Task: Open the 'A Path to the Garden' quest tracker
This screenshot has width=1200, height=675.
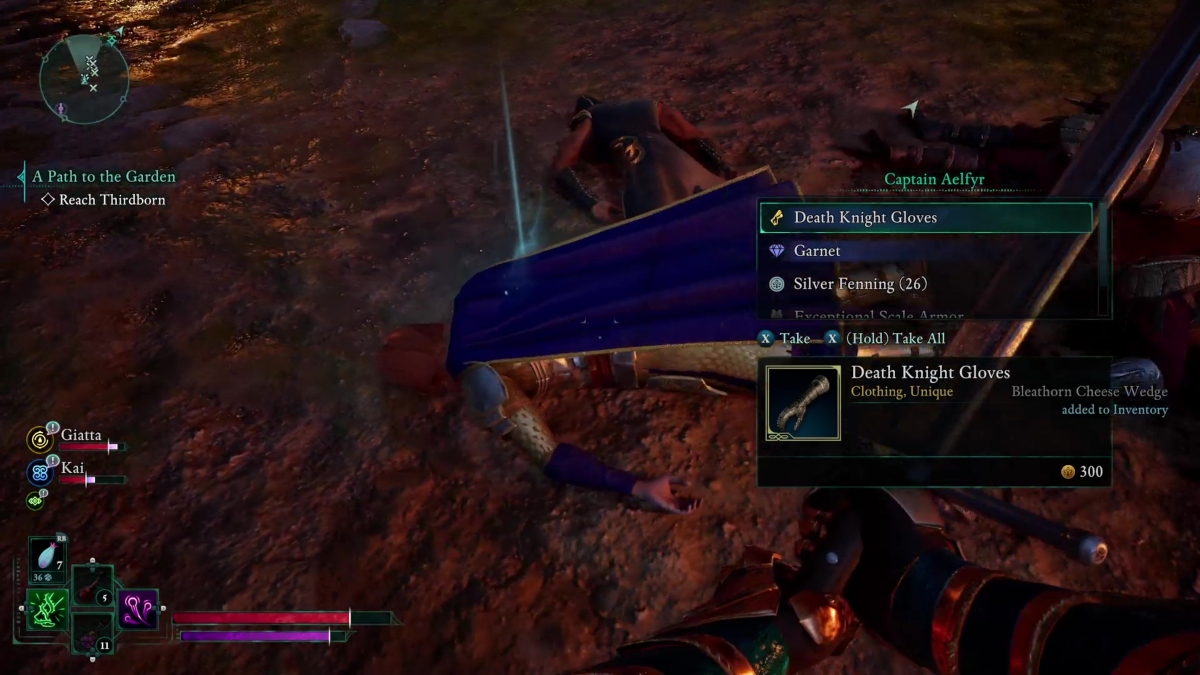Action: [x=103, y=176]
